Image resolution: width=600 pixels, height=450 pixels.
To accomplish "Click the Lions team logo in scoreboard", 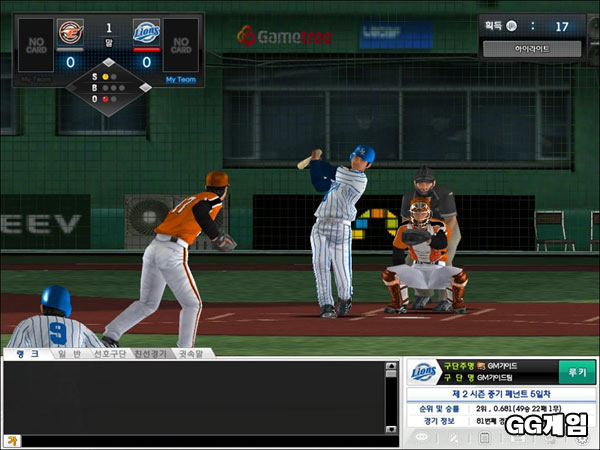I will 147,32.
